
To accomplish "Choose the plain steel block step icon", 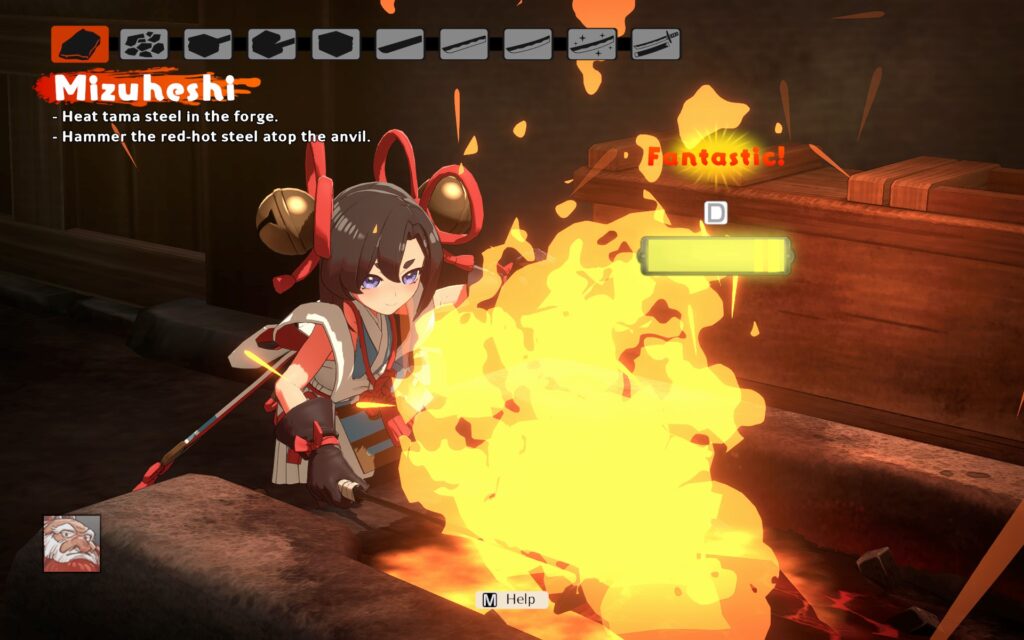I will (x=336, y=44).
